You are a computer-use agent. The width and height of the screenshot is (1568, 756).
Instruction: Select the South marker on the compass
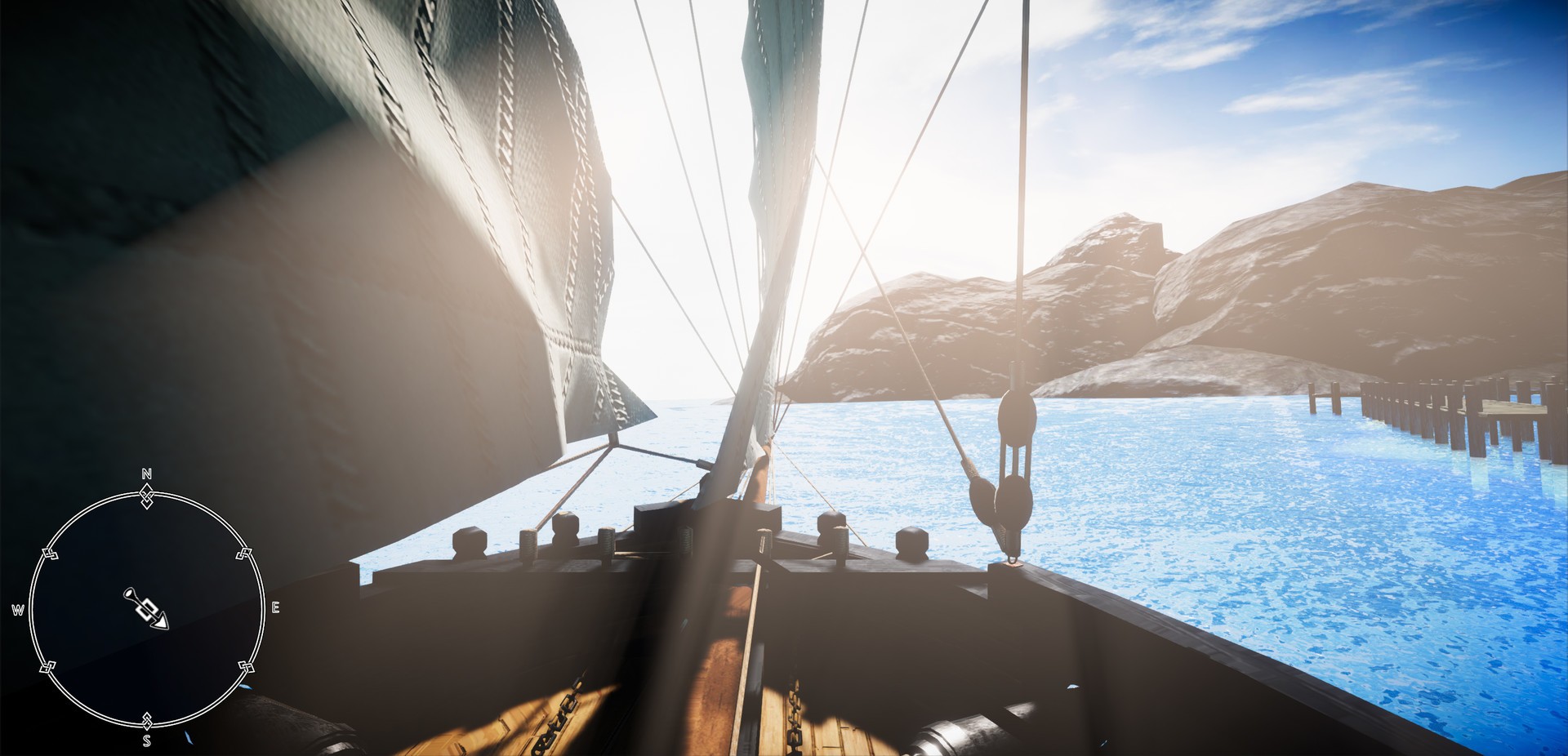(x=147, y=739)
